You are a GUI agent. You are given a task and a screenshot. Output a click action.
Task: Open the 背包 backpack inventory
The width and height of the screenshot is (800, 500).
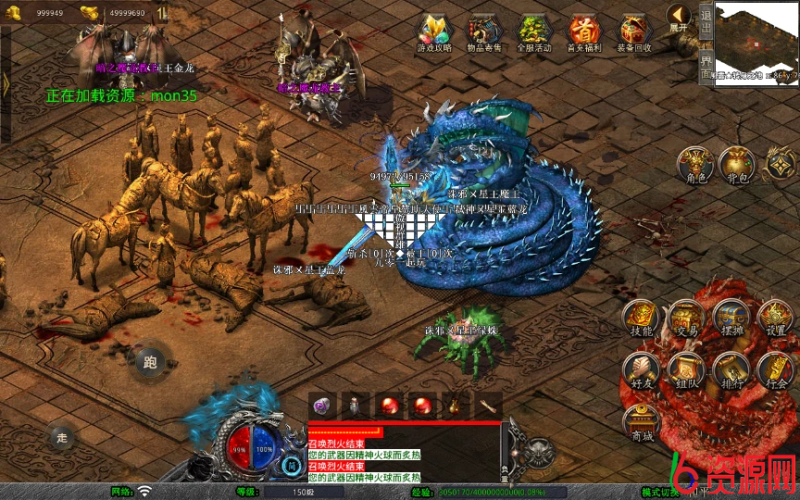coord(736,165)
